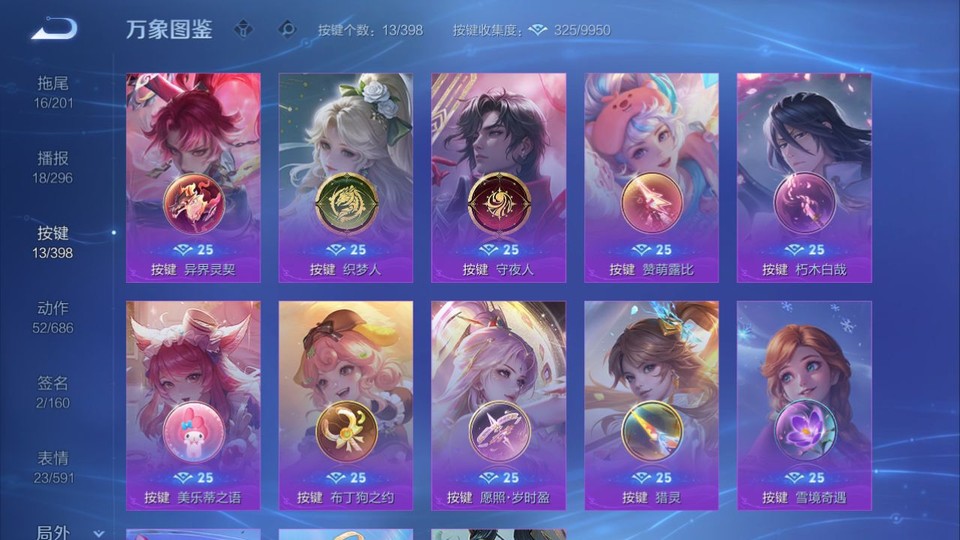Open the 愿照·岁时盈 button skin card
The width and height of the screenshot is (960, 540).
[498, 405]
